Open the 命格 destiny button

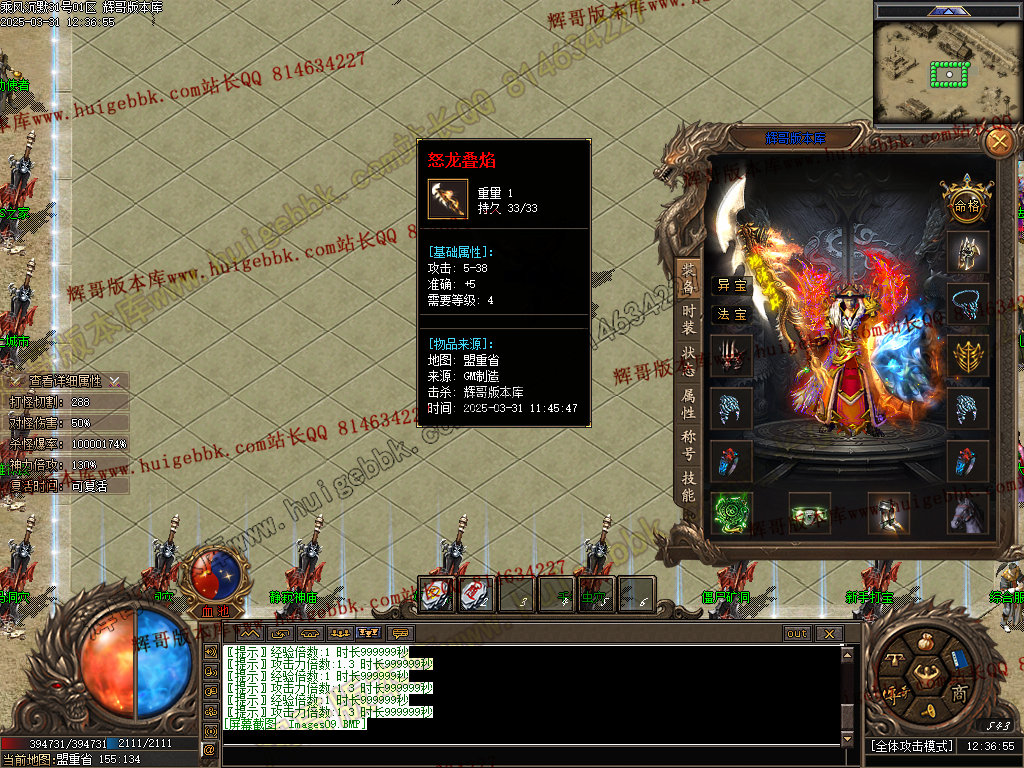[967, 205]
